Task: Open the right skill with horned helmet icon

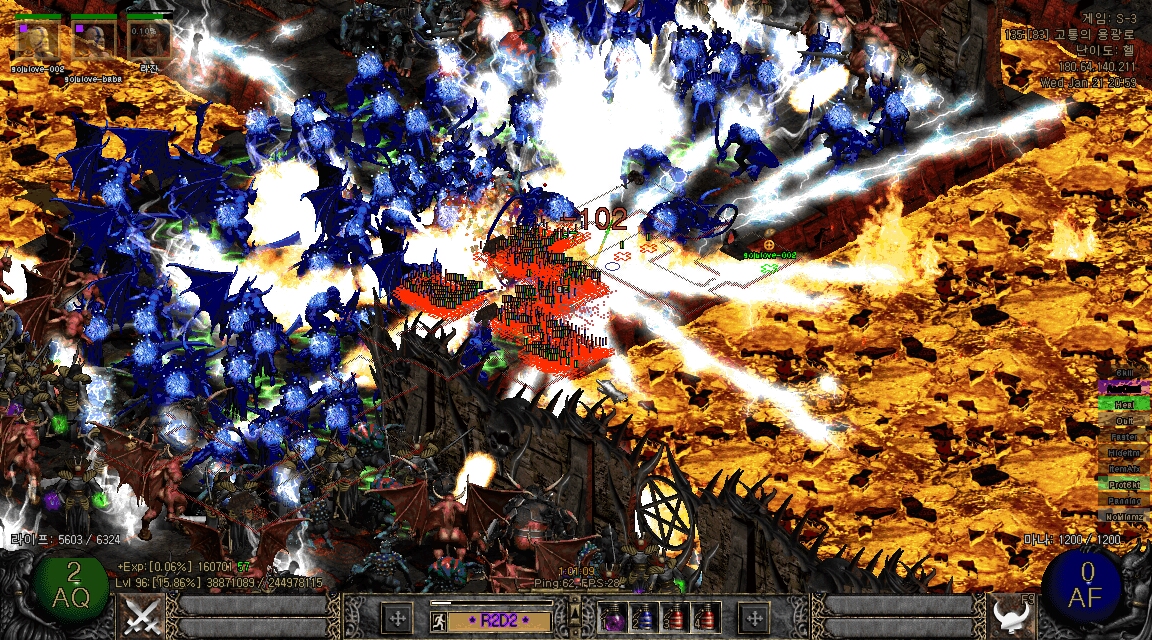Action: point(1012,616)
